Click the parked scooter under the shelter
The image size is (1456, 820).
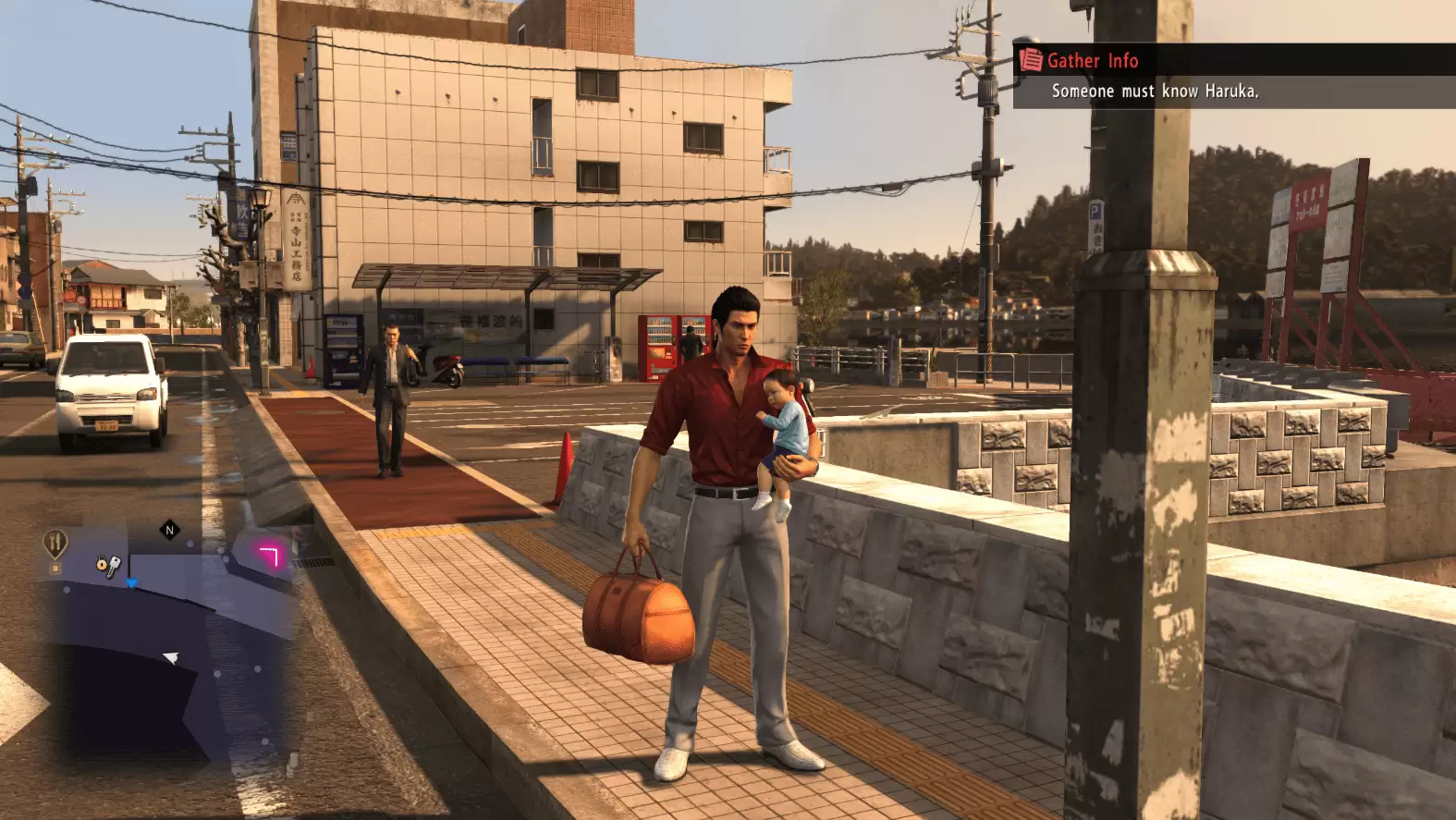tap(446, 365)
